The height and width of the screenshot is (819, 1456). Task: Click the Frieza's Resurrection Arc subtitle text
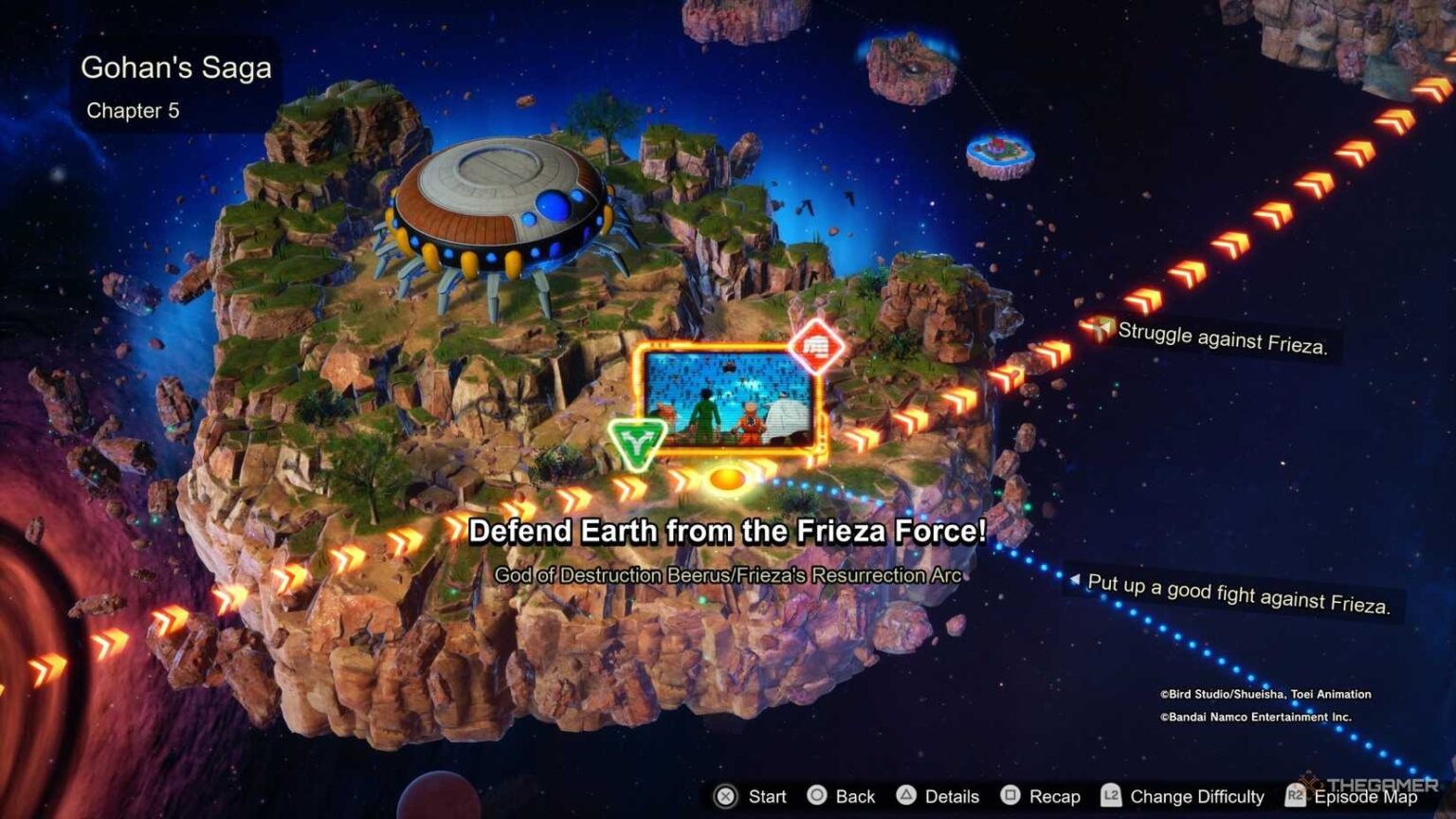728,573
